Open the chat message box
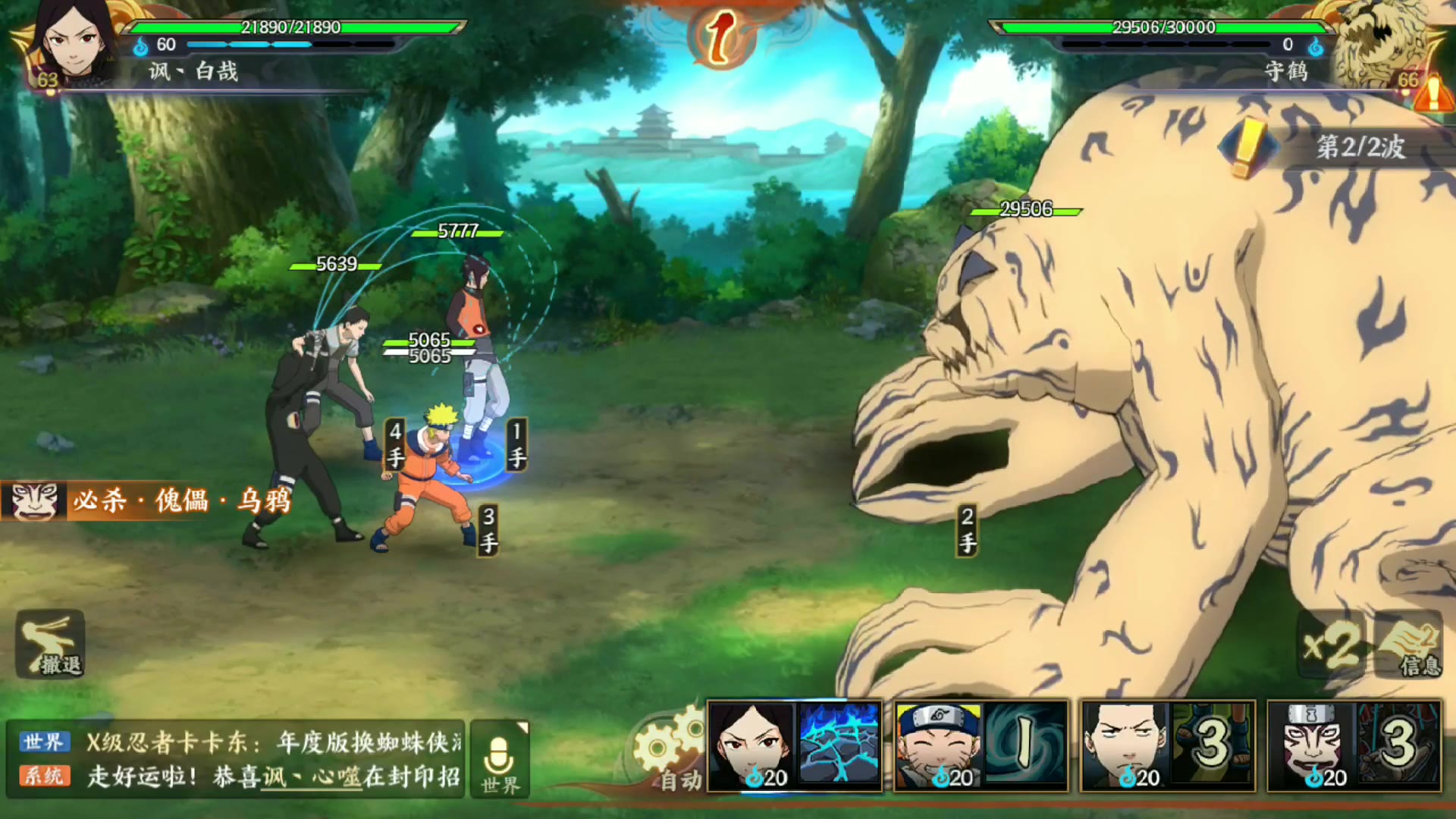The image size is (1456, 819). point(235,759)
